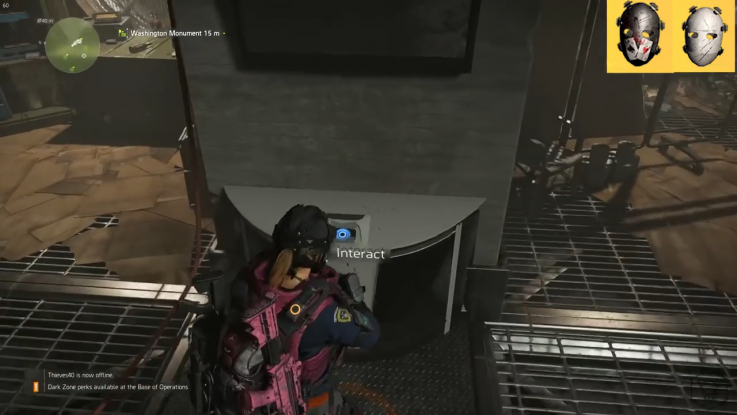Click the red-marked hunter mask thumbnail
737x415 pixels.
[x=641, y=35]
